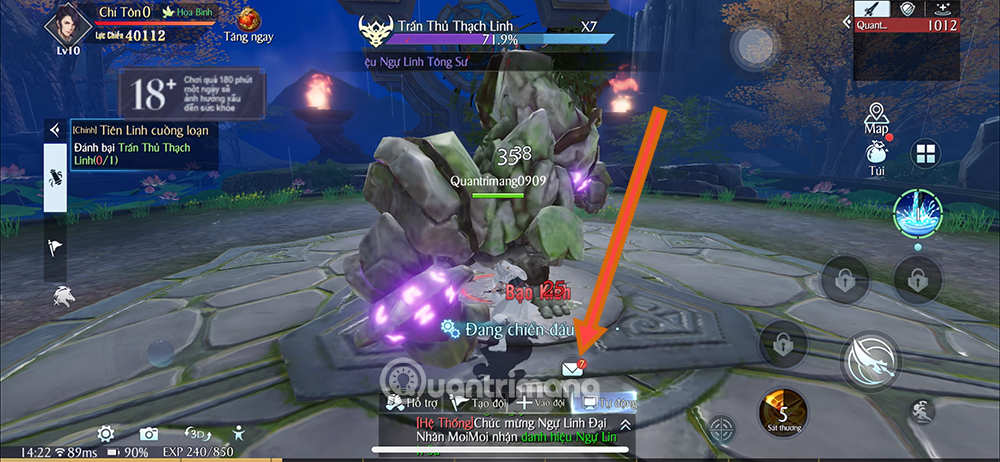This screenshot has height=462, width=1000.
Task: Collapse the quest tracker panel arrow
Action: pos(56,130)
